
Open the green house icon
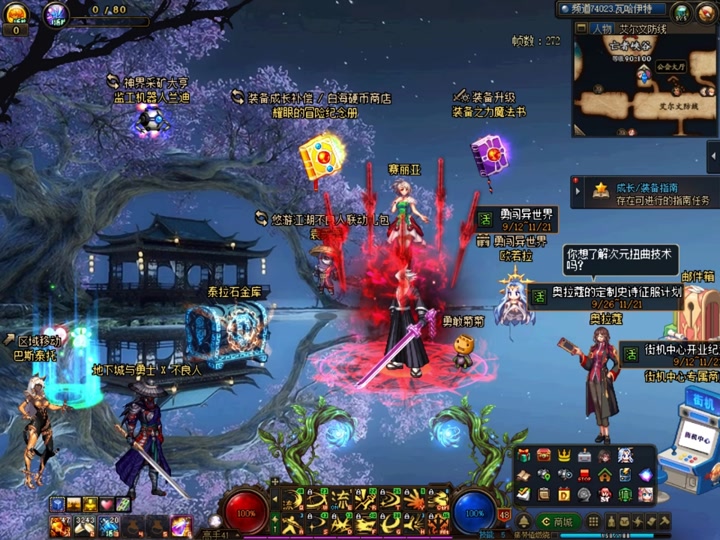point(605,475)
